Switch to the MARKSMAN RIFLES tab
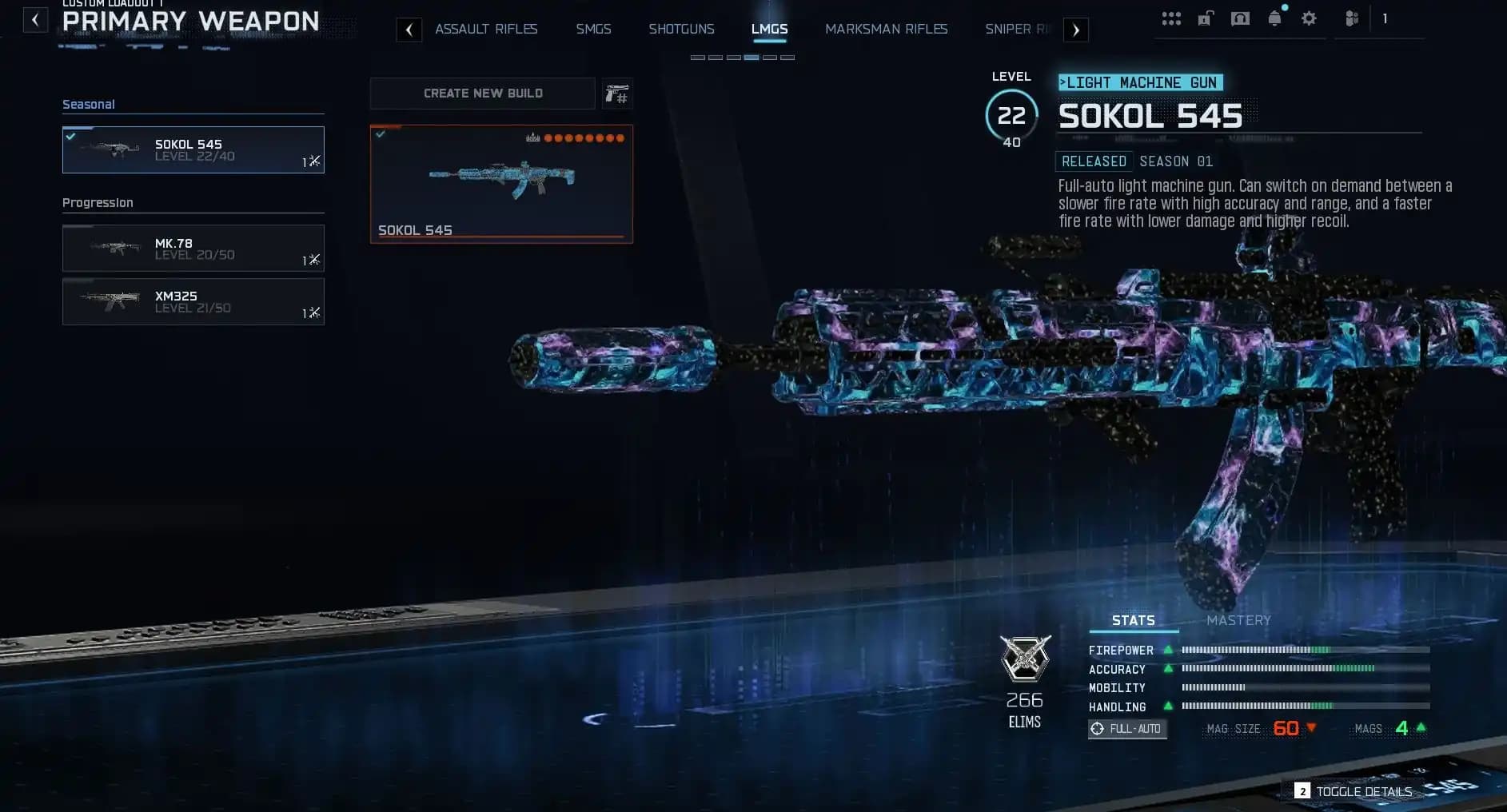 [x=886, y=29]
